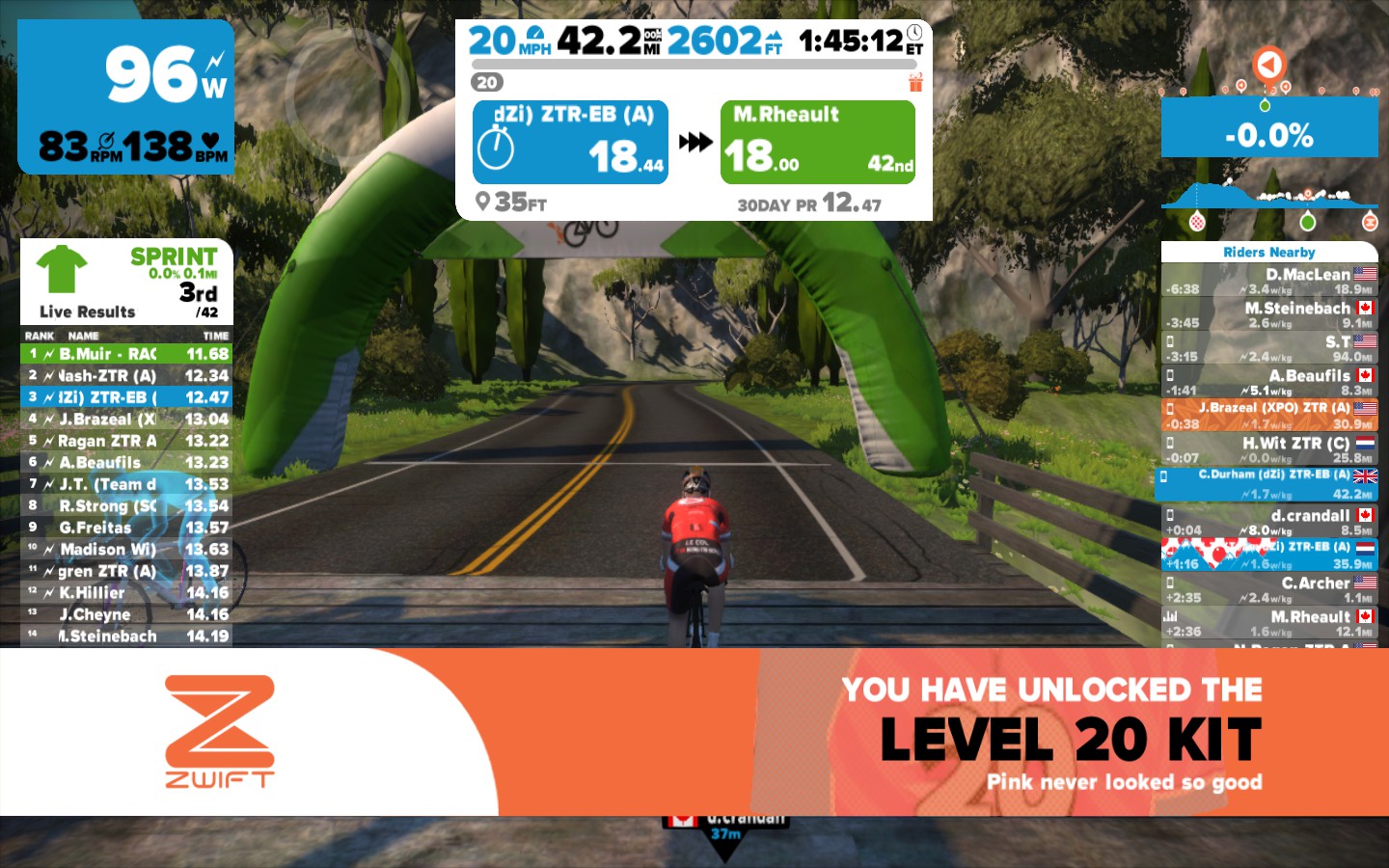Click the orange arrow marker above the gradient
Viewport: 1389px width, 868px height.
tap(1269, 65)
